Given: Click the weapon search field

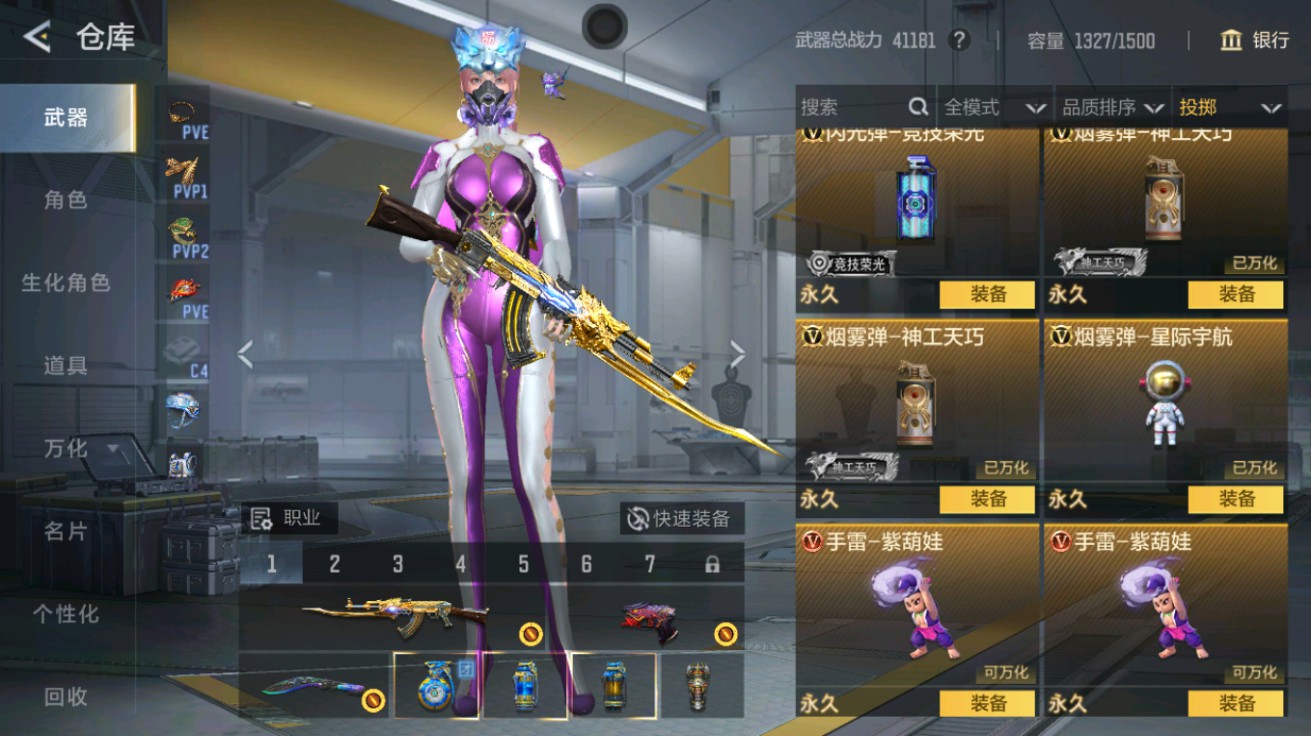Looking at the screenshot, I should [x=855, y=107].
